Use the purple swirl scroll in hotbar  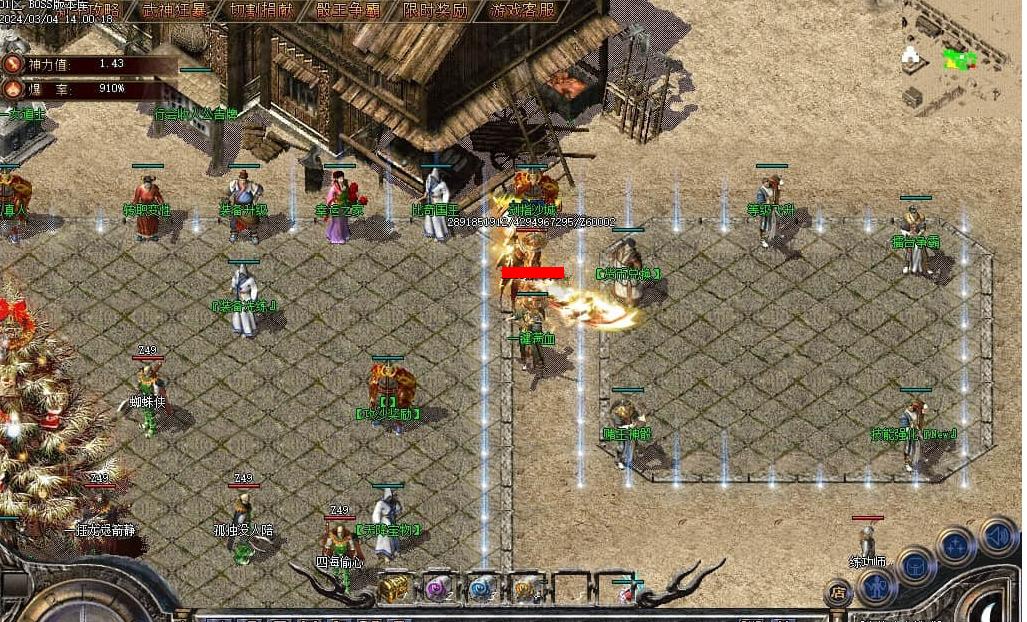tap(439, 588)
